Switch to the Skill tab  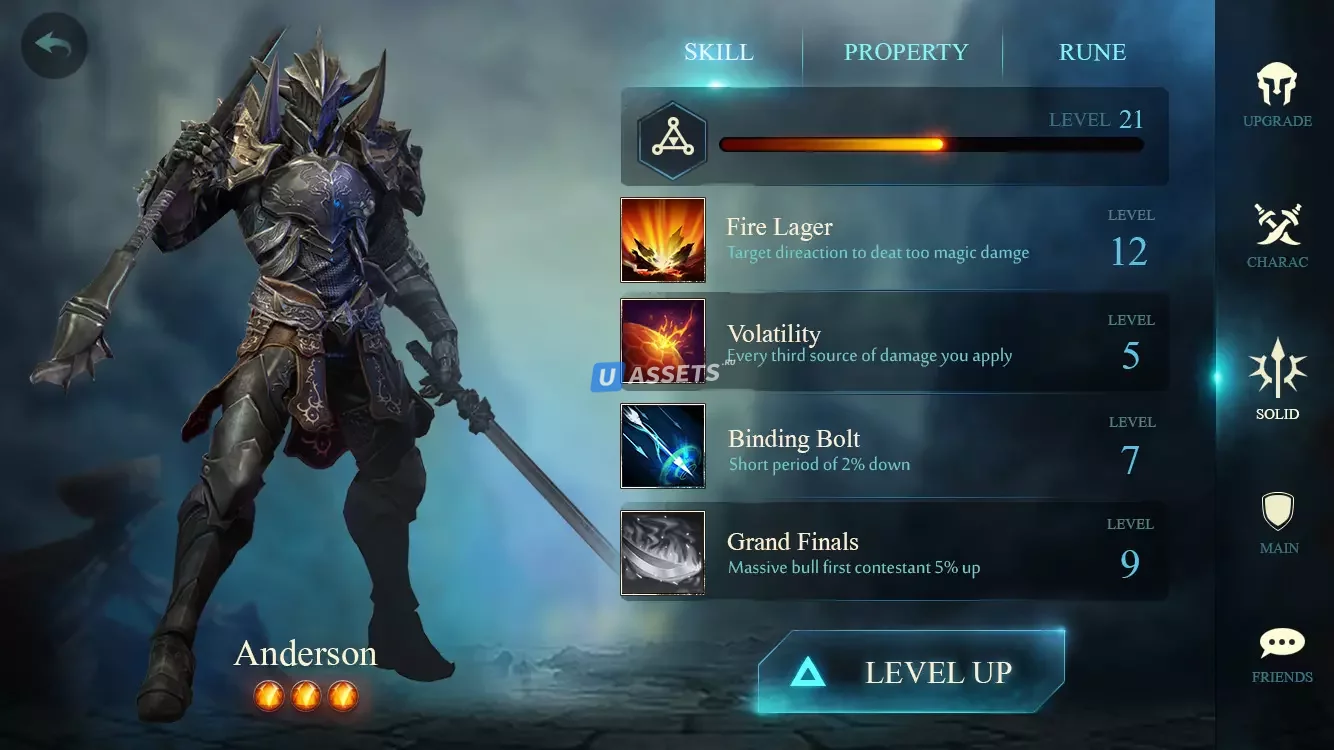point(718,52)
